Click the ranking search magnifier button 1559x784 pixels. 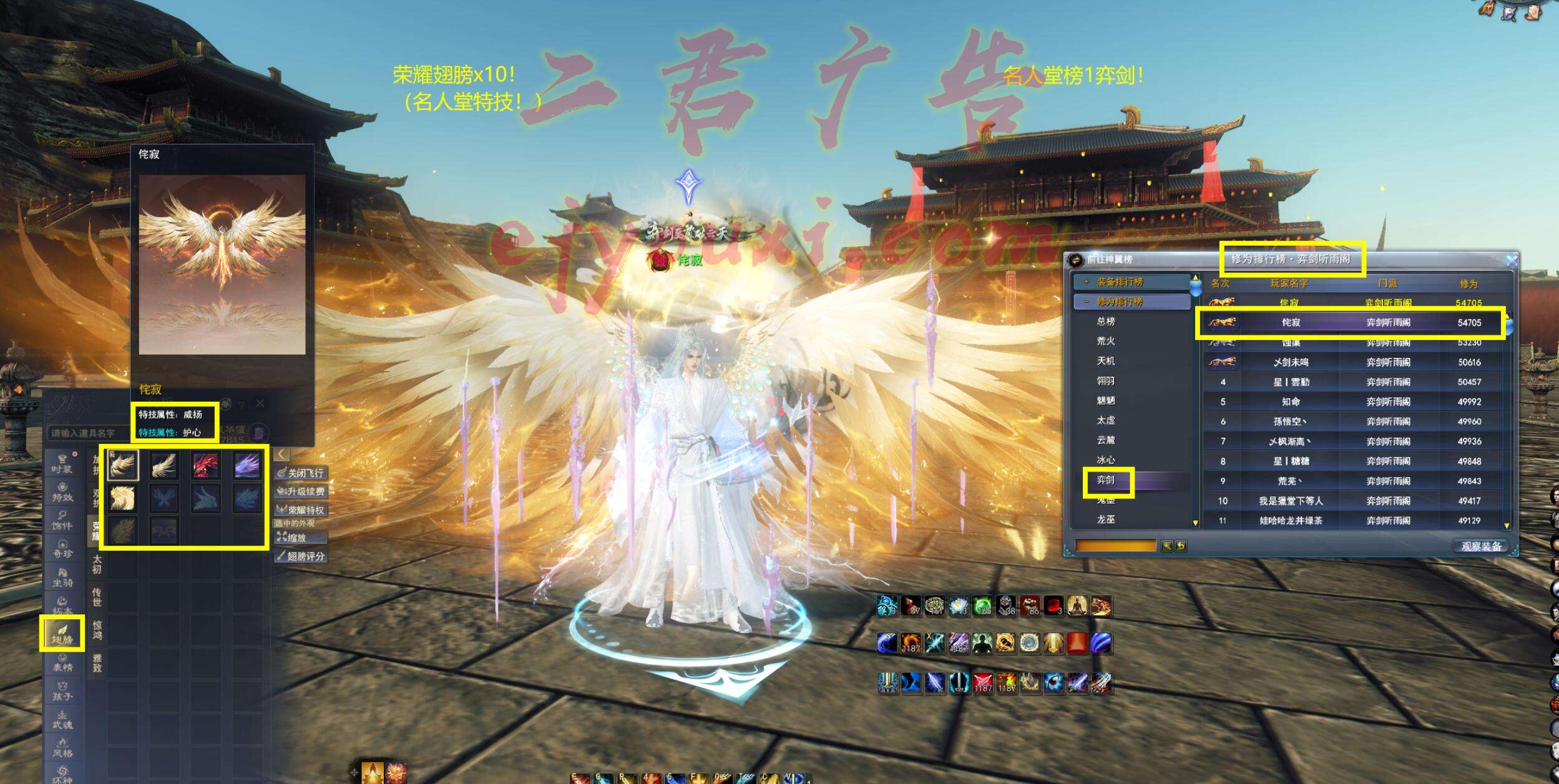click(1166, 546)
